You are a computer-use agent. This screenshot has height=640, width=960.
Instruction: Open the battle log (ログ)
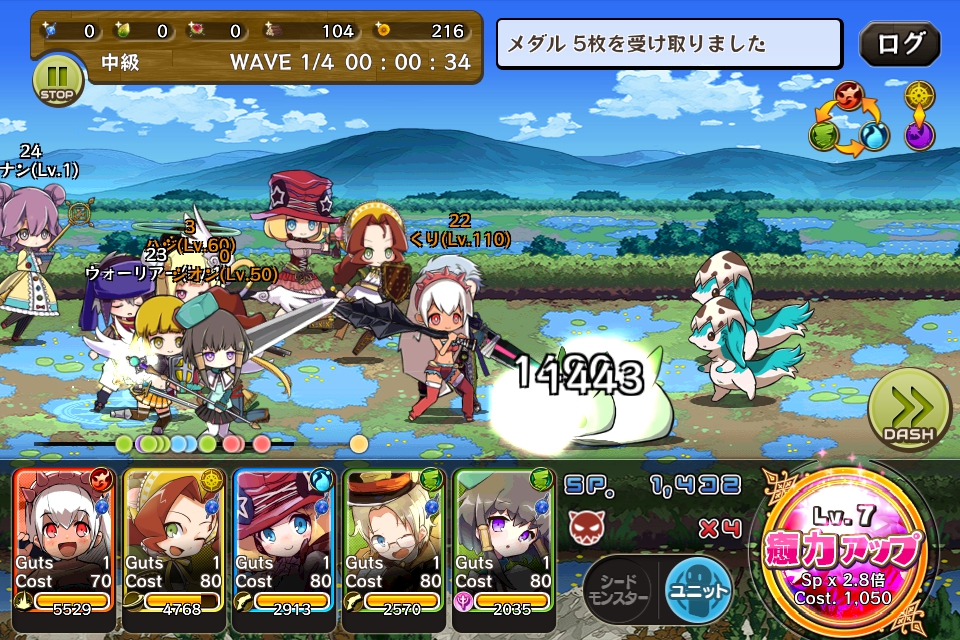pyautogui.click(x=899, y=44)
